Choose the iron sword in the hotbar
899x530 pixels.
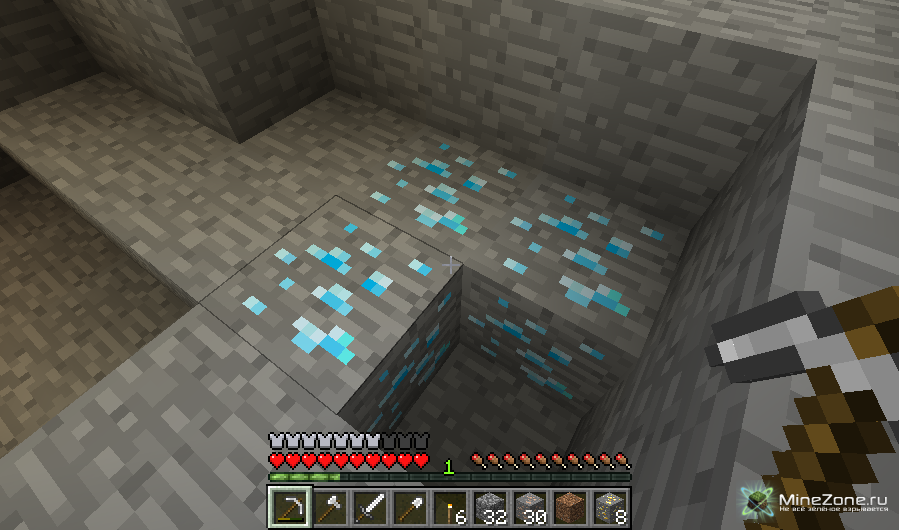(x=369, y=508)
